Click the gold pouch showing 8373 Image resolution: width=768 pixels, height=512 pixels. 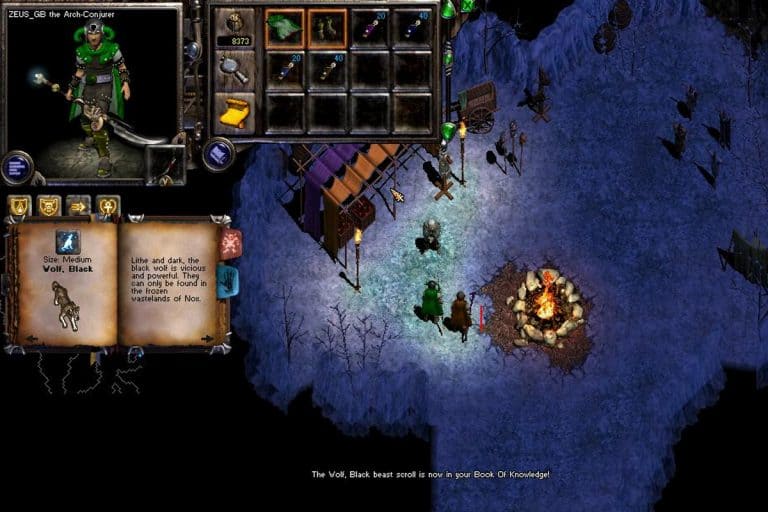point(234,28)
